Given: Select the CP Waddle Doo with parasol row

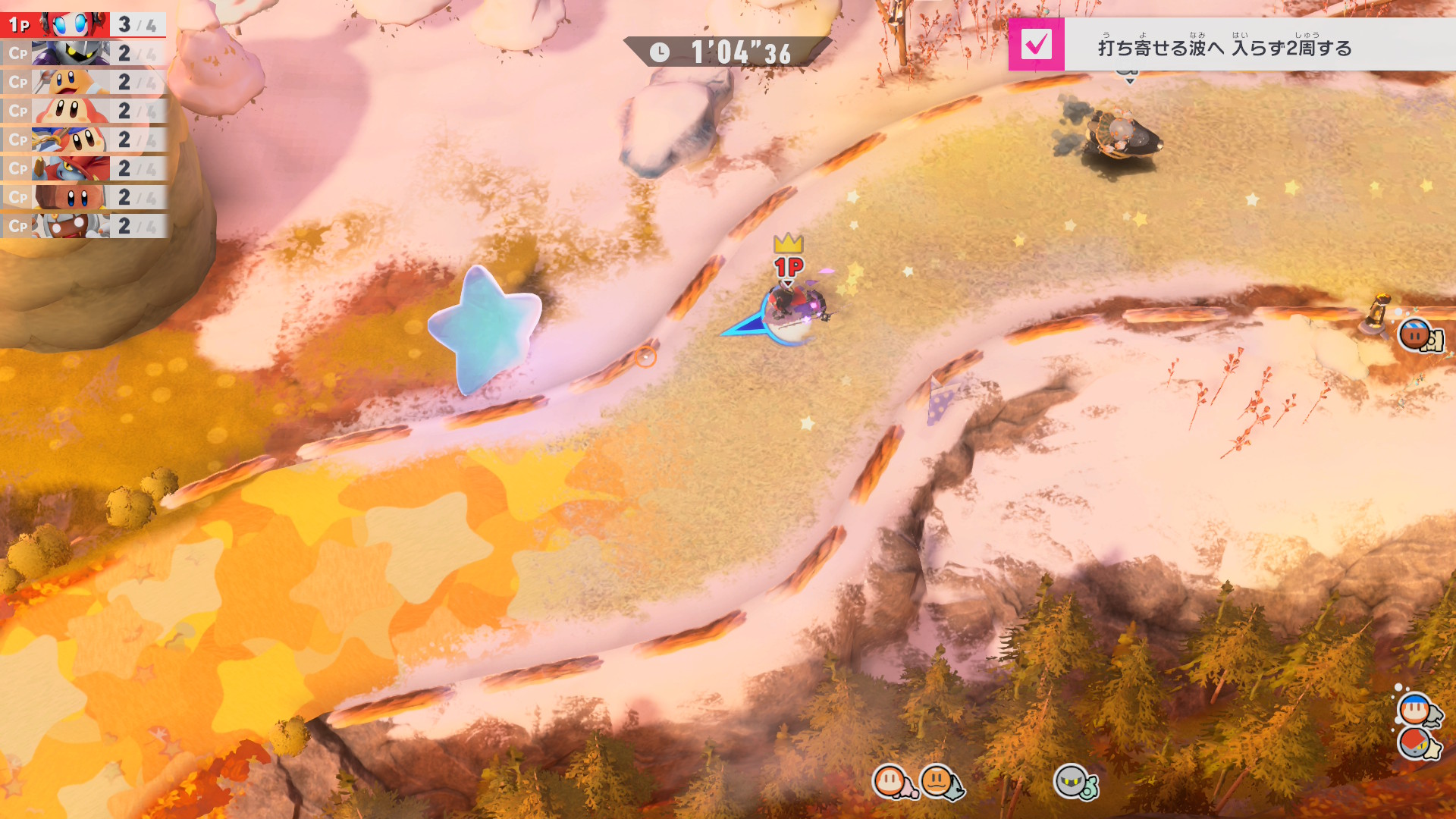Looking at the screenshot, I should tap(83, 82).
